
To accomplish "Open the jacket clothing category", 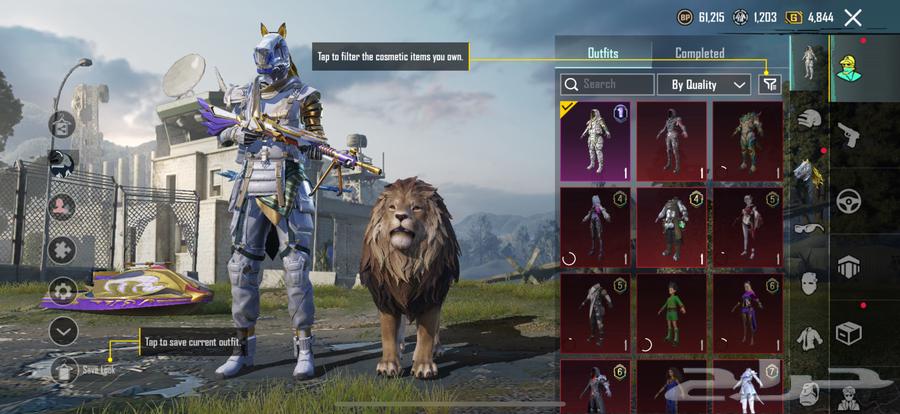I will [x=809, y=338].
